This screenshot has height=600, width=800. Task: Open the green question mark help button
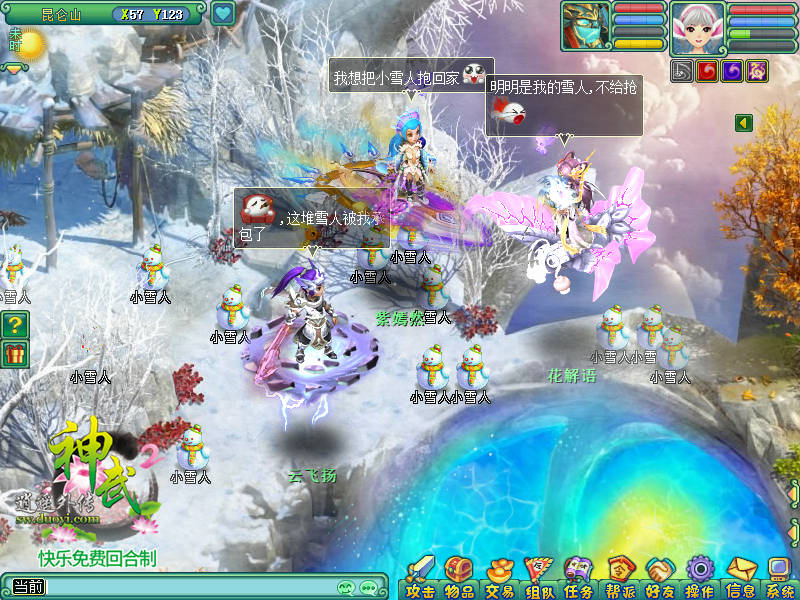coord(15,324)
